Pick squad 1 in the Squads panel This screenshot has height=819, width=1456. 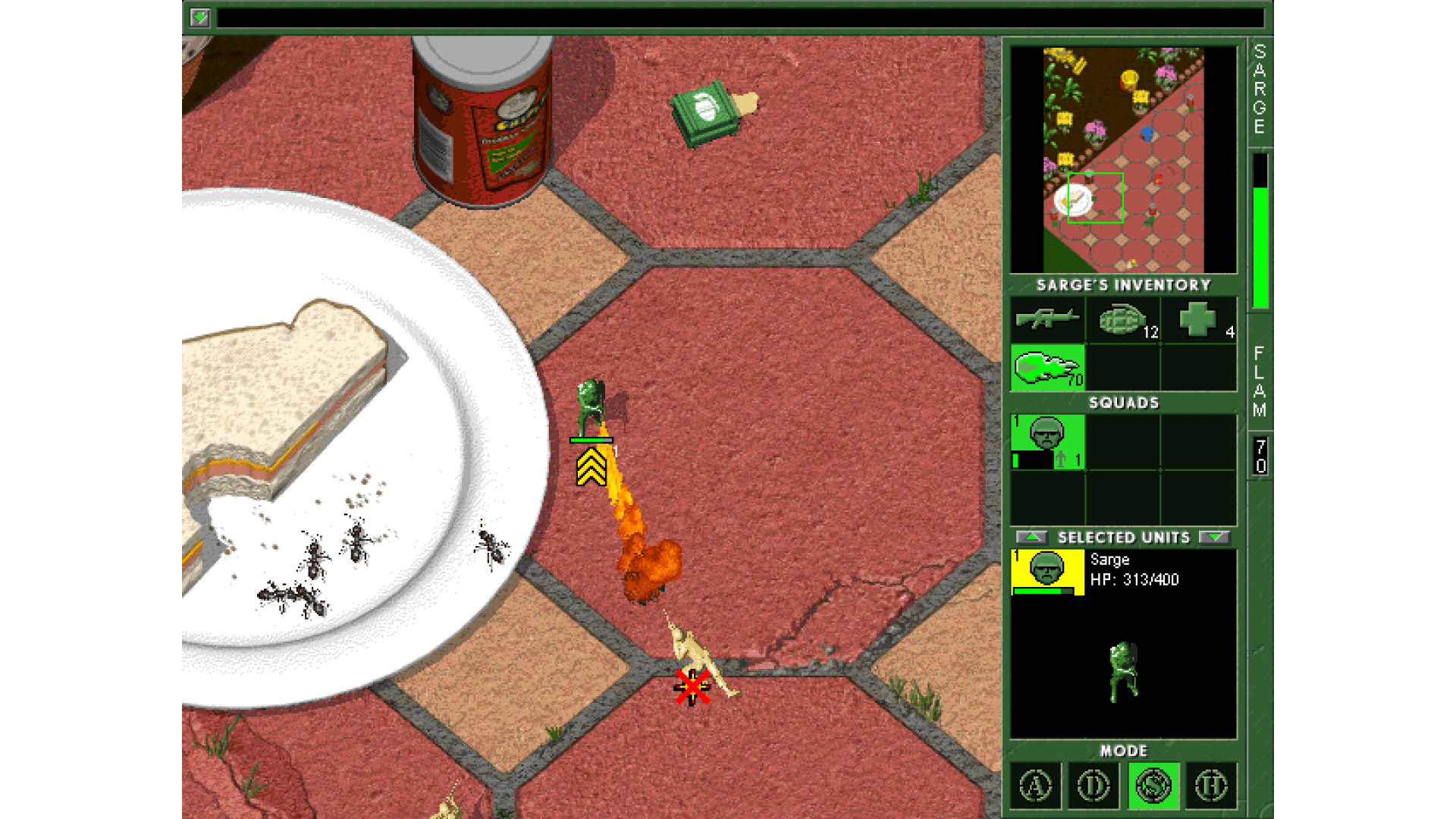coord(1047,442)
